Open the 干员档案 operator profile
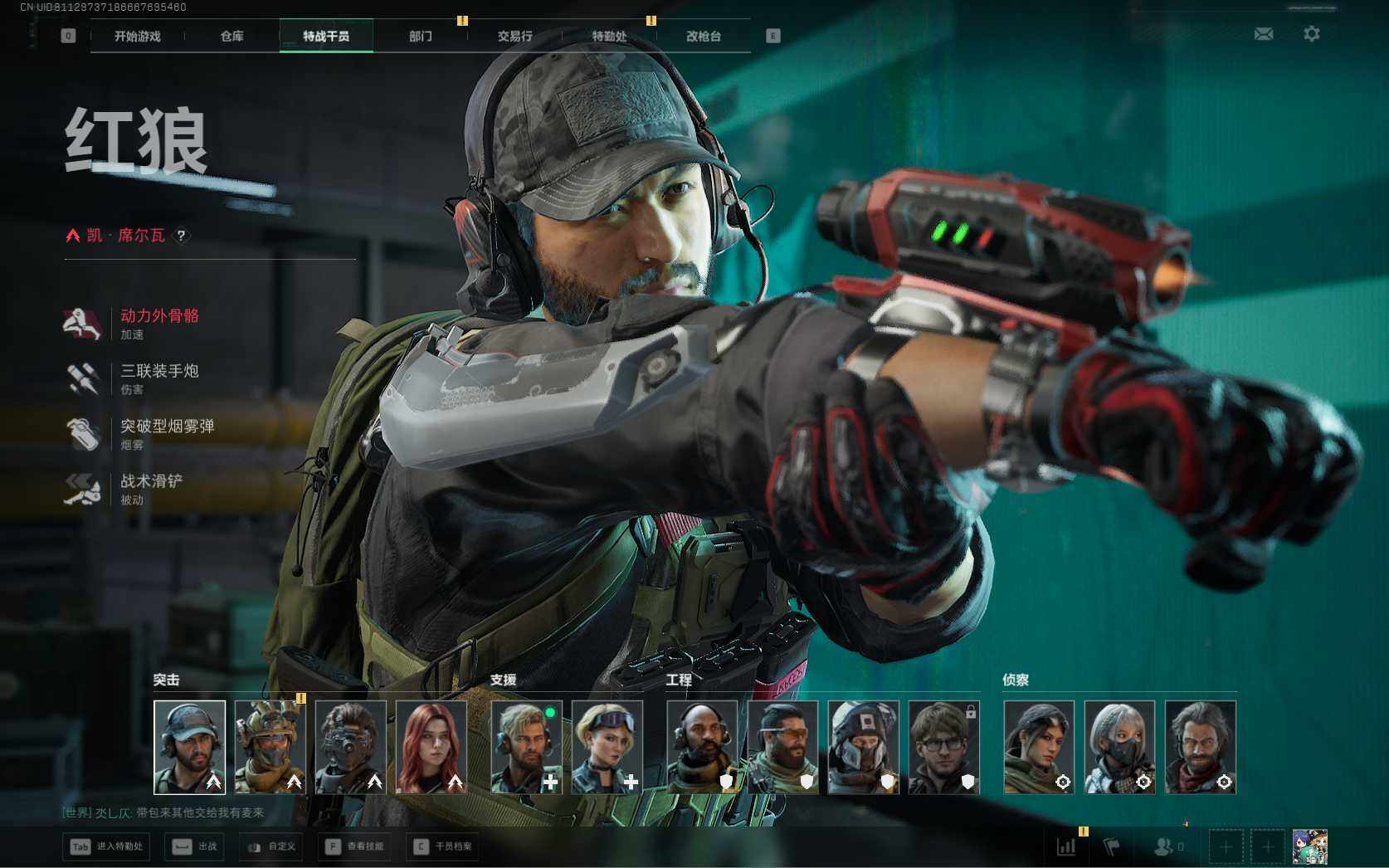 click(444, 846)
